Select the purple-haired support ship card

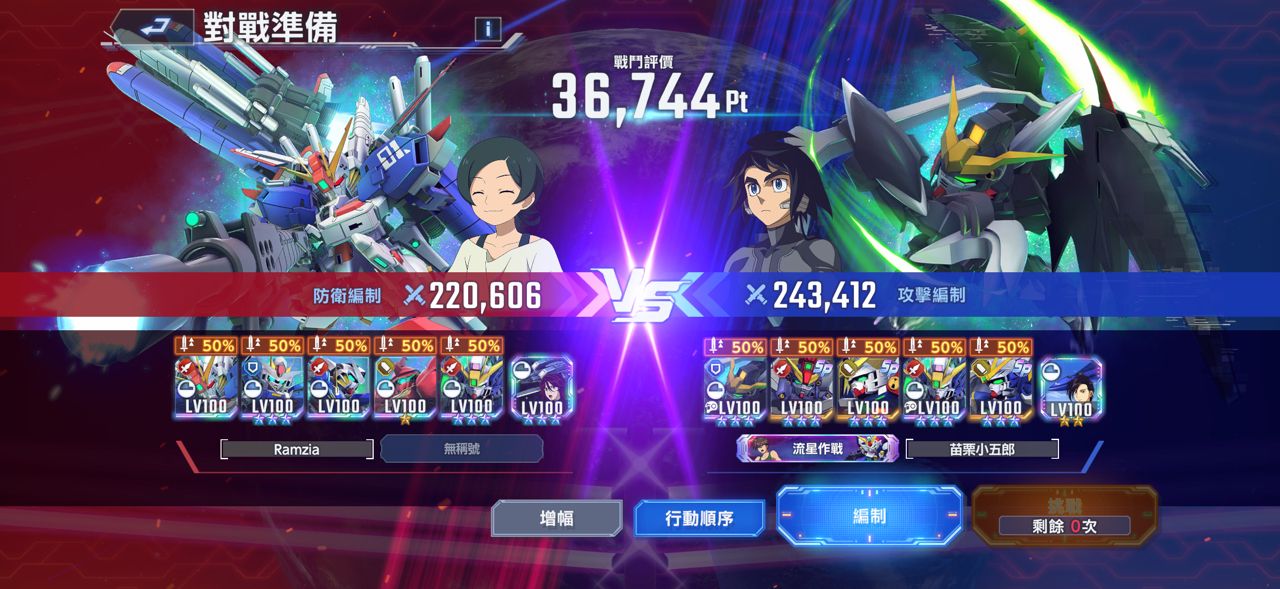(x=542, y=387)
